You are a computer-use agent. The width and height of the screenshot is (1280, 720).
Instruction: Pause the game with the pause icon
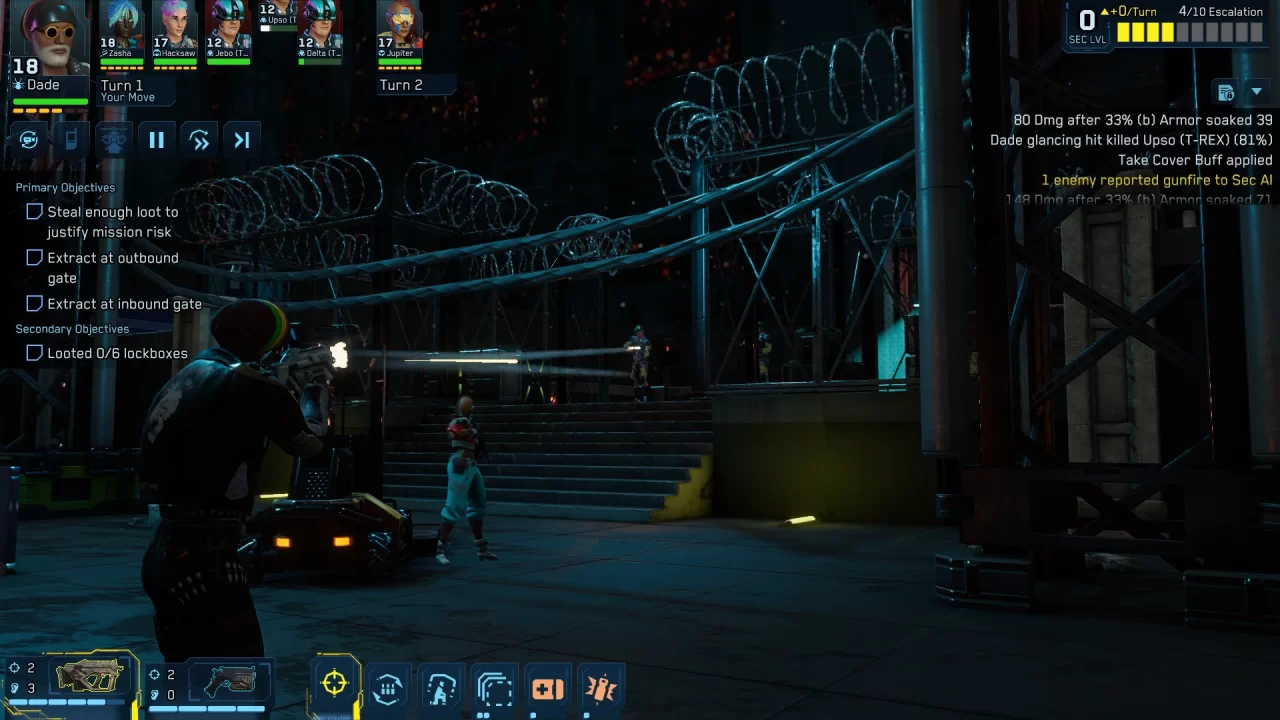point(157,139)
